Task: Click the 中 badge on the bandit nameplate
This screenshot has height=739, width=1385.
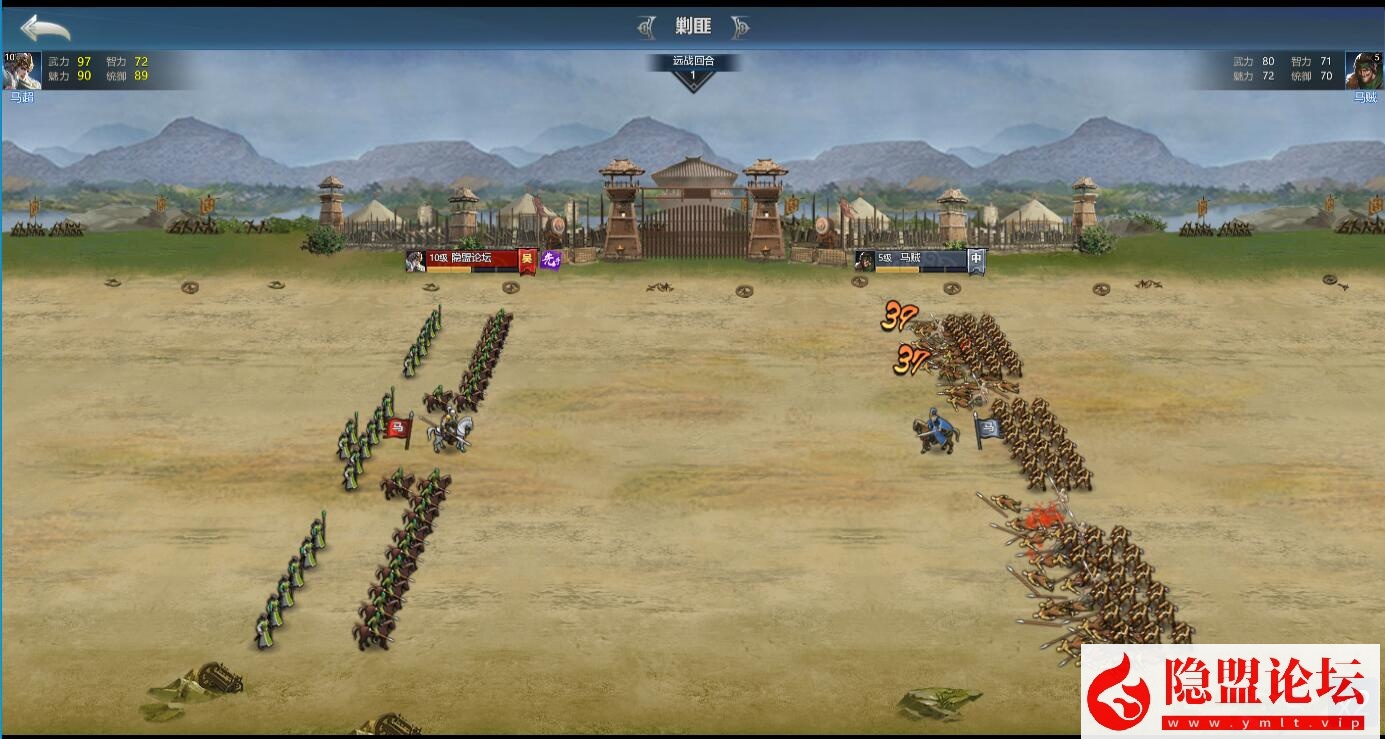Action: coord(976,260)
